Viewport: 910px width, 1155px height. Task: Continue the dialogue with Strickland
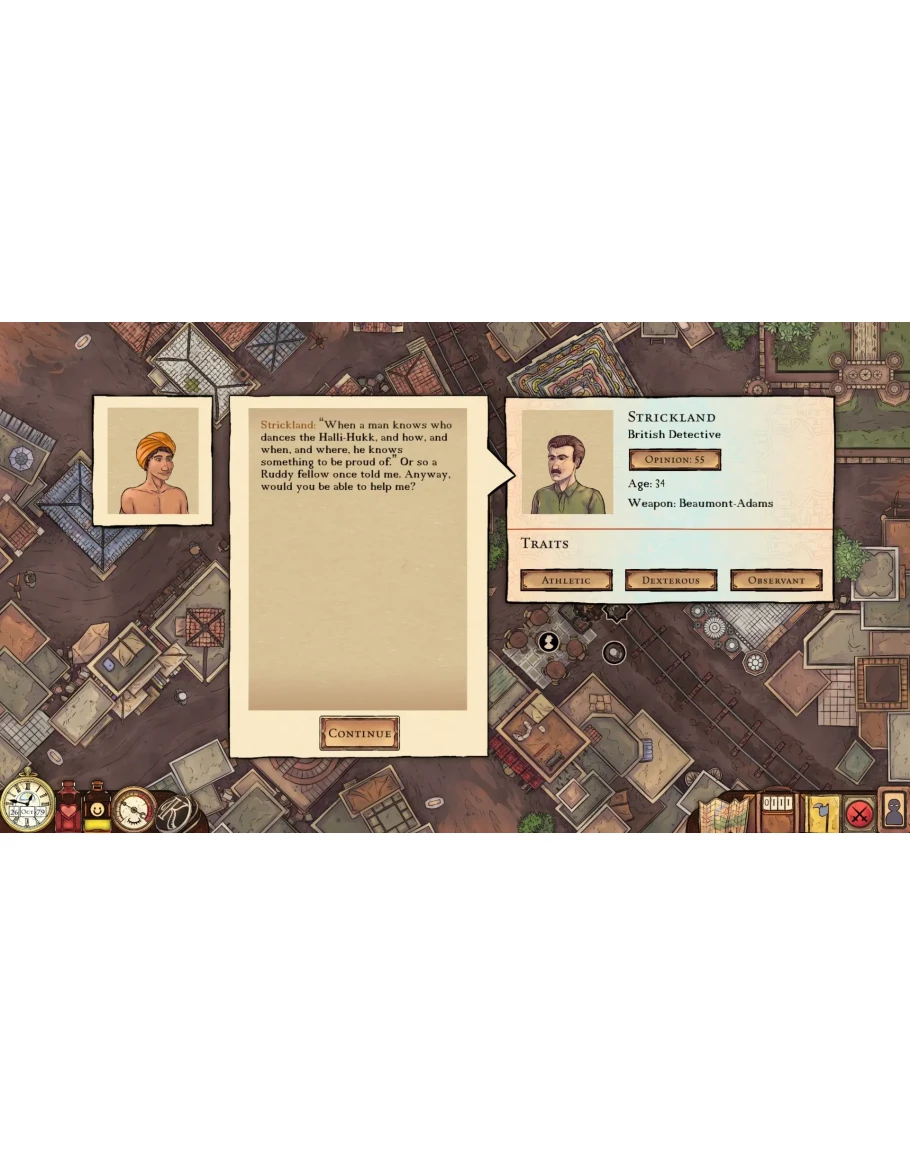point(359,733)
